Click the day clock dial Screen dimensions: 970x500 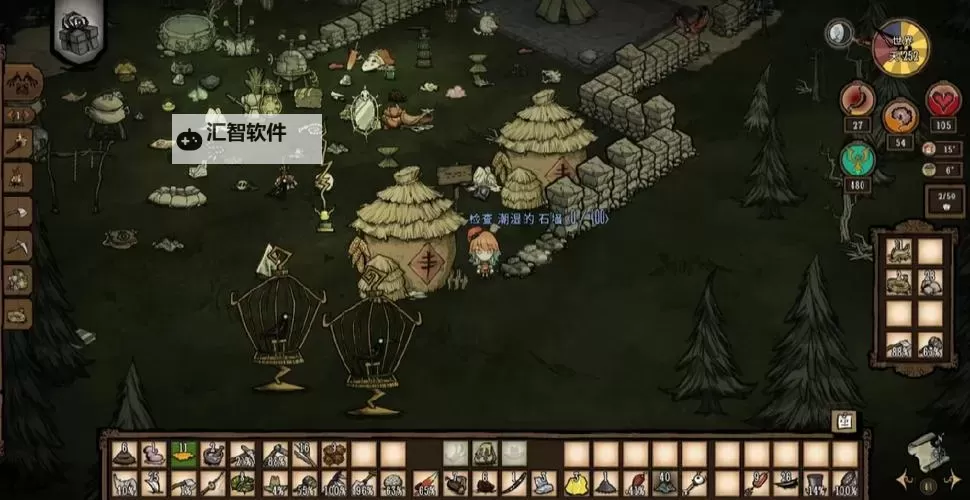click(901, 47)
